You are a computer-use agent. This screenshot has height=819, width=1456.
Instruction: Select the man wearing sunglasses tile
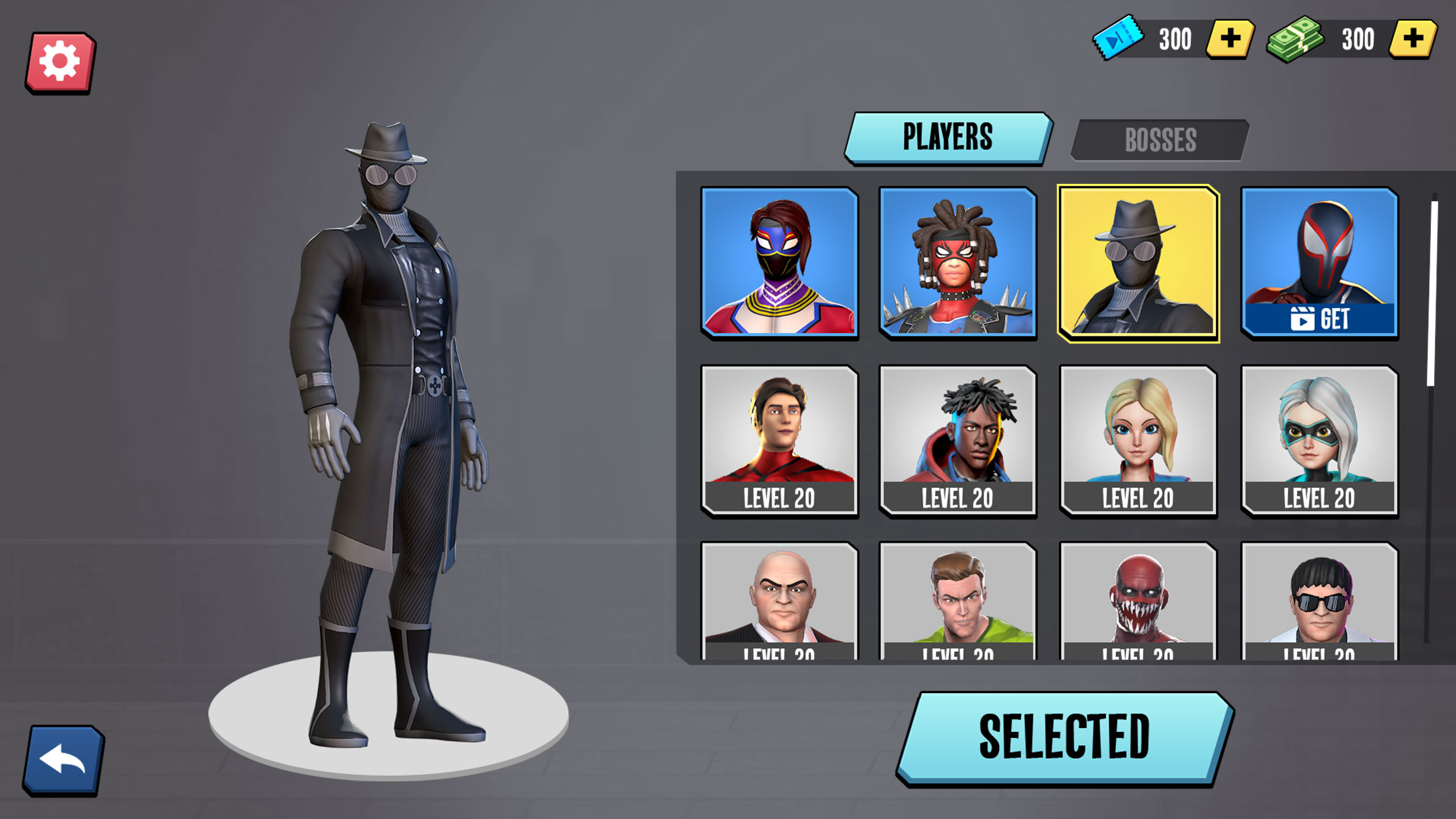coord(1319,601)
